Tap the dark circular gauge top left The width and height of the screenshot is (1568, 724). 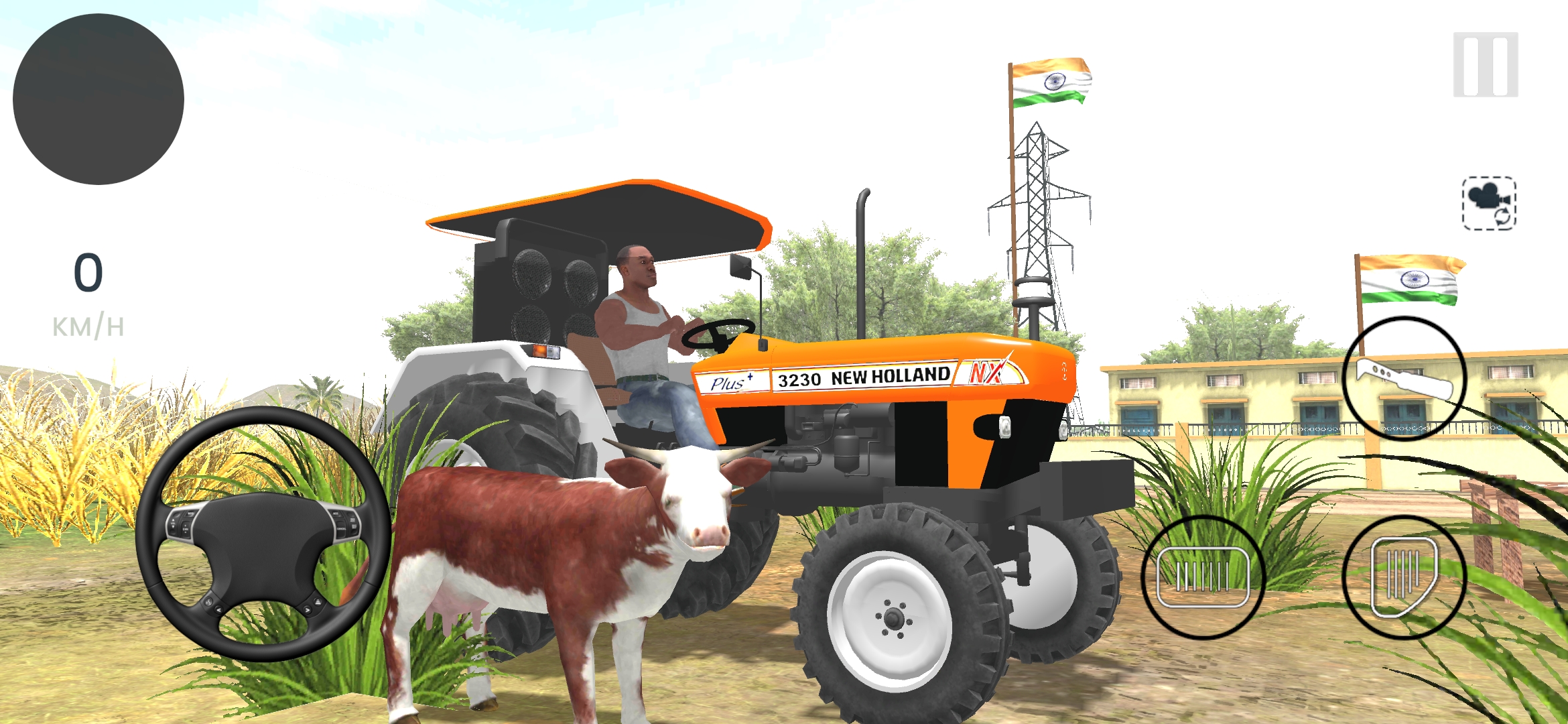tap(99, 99)
